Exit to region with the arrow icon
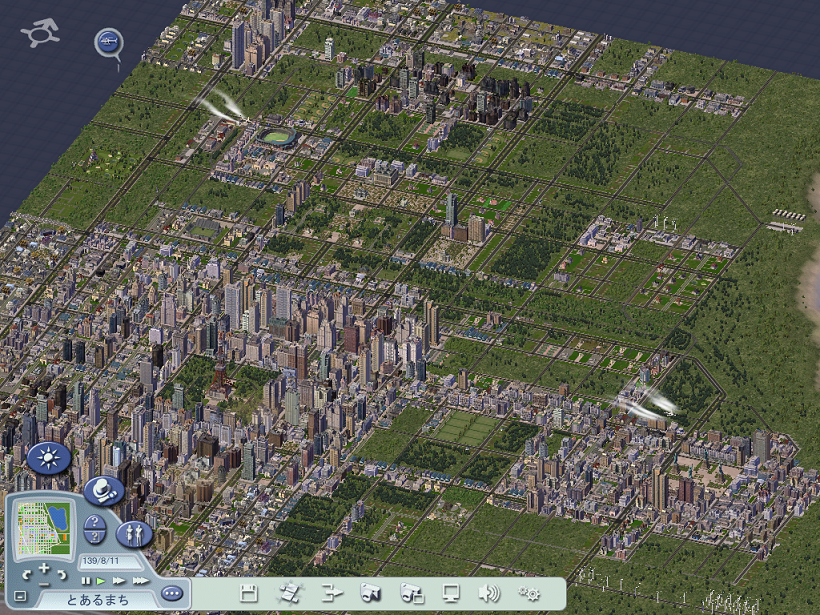820x615 pixels. (x=332, y=592)
